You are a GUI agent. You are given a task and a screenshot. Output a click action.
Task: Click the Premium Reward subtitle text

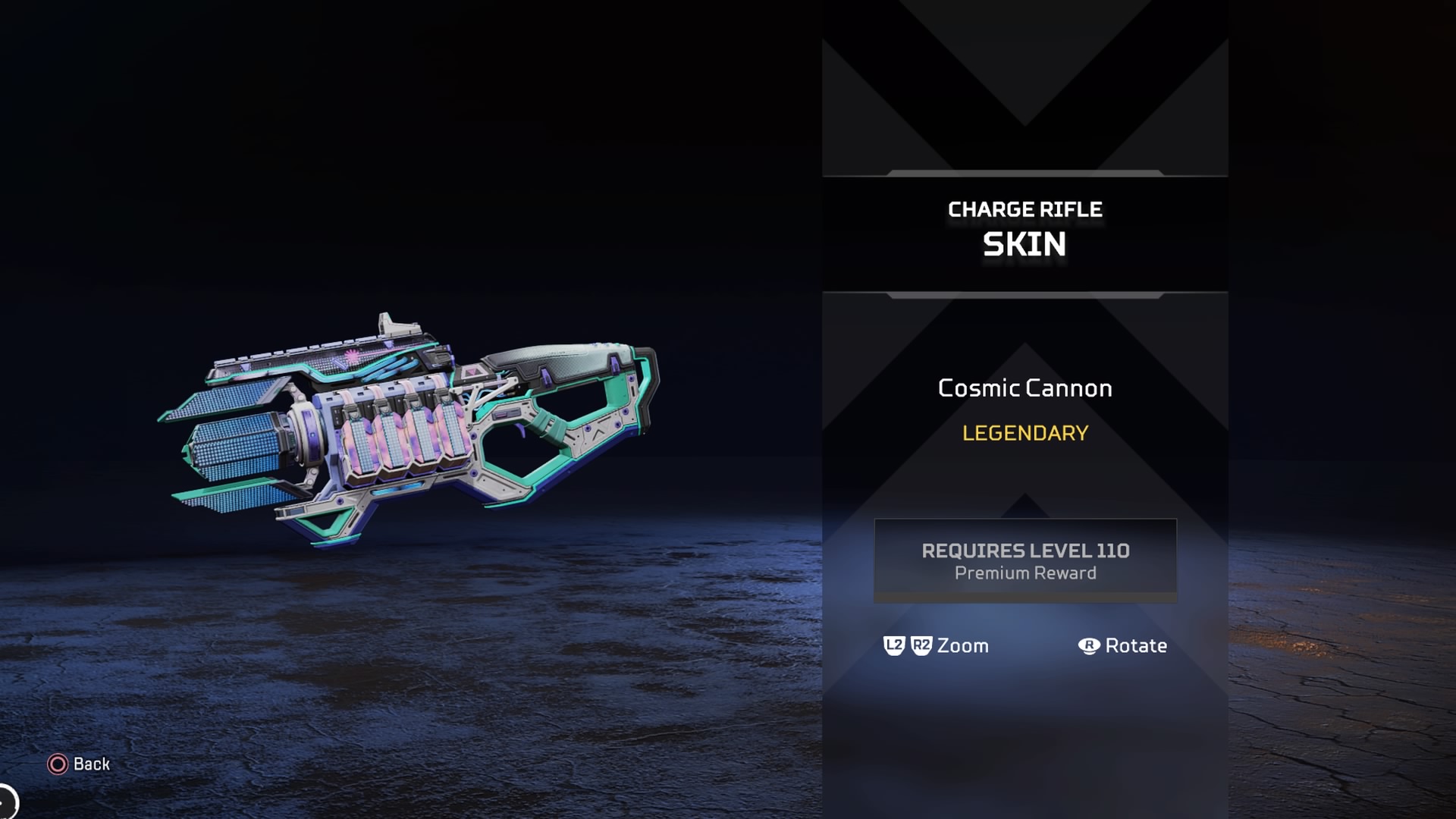click(x=1025, y=573)
